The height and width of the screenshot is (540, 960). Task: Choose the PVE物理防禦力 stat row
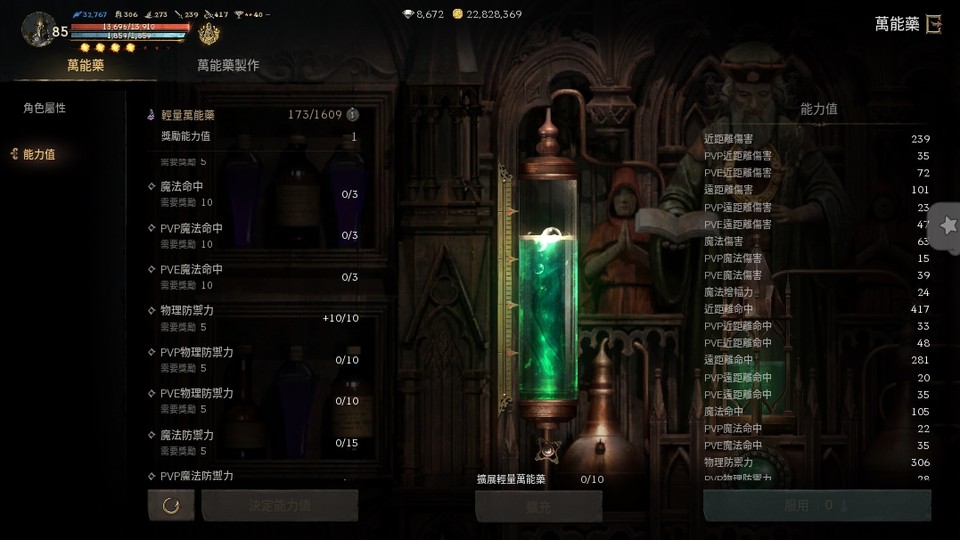click(x=255, y=401)
